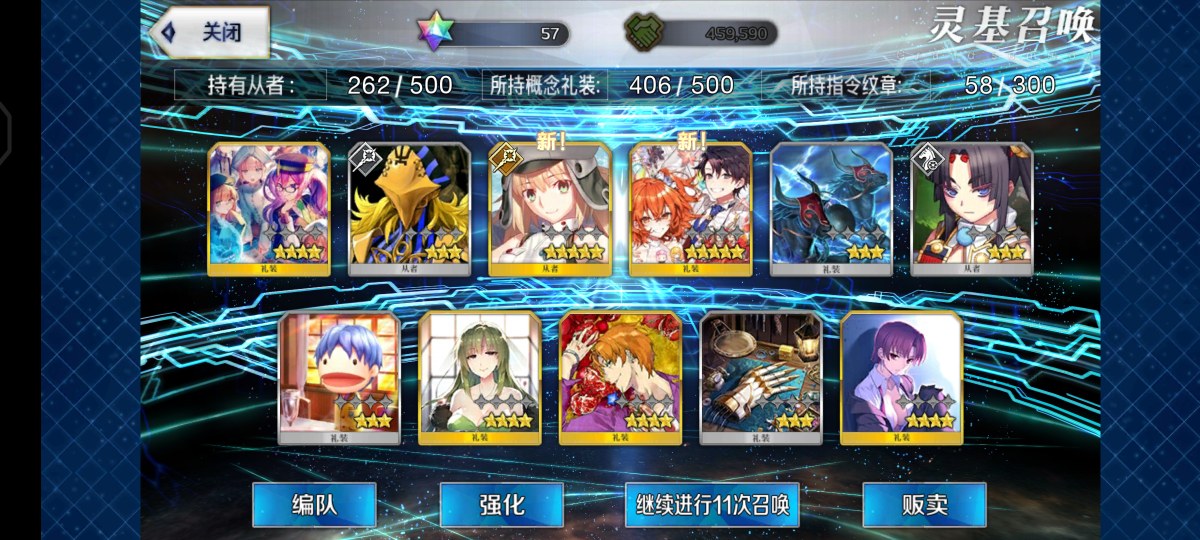Select the group of girls craft essence
Screen dimensions: 1200x540
point(269,208)
